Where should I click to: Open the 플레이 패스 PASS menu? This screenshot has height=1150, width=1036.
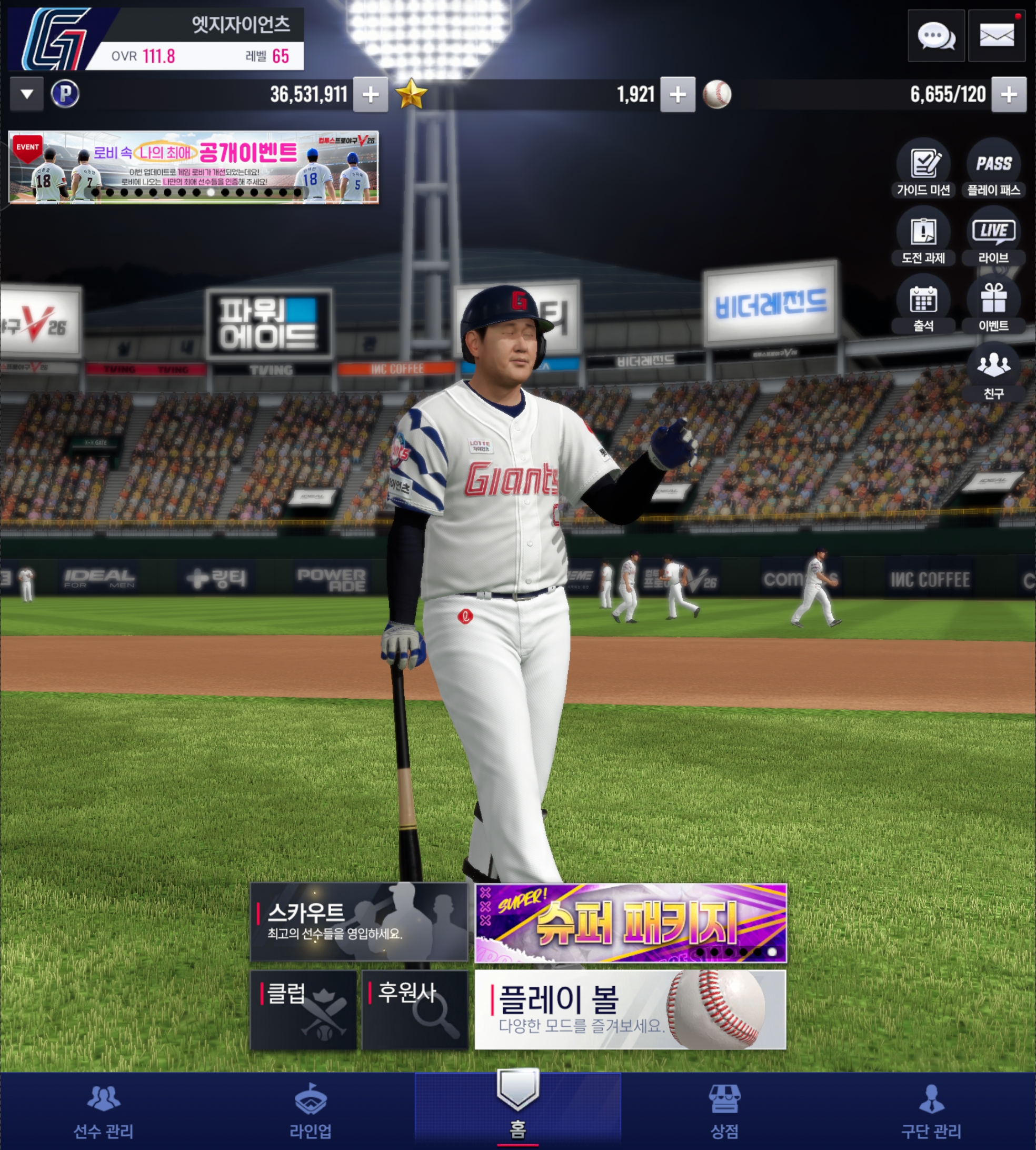point(994,169)
